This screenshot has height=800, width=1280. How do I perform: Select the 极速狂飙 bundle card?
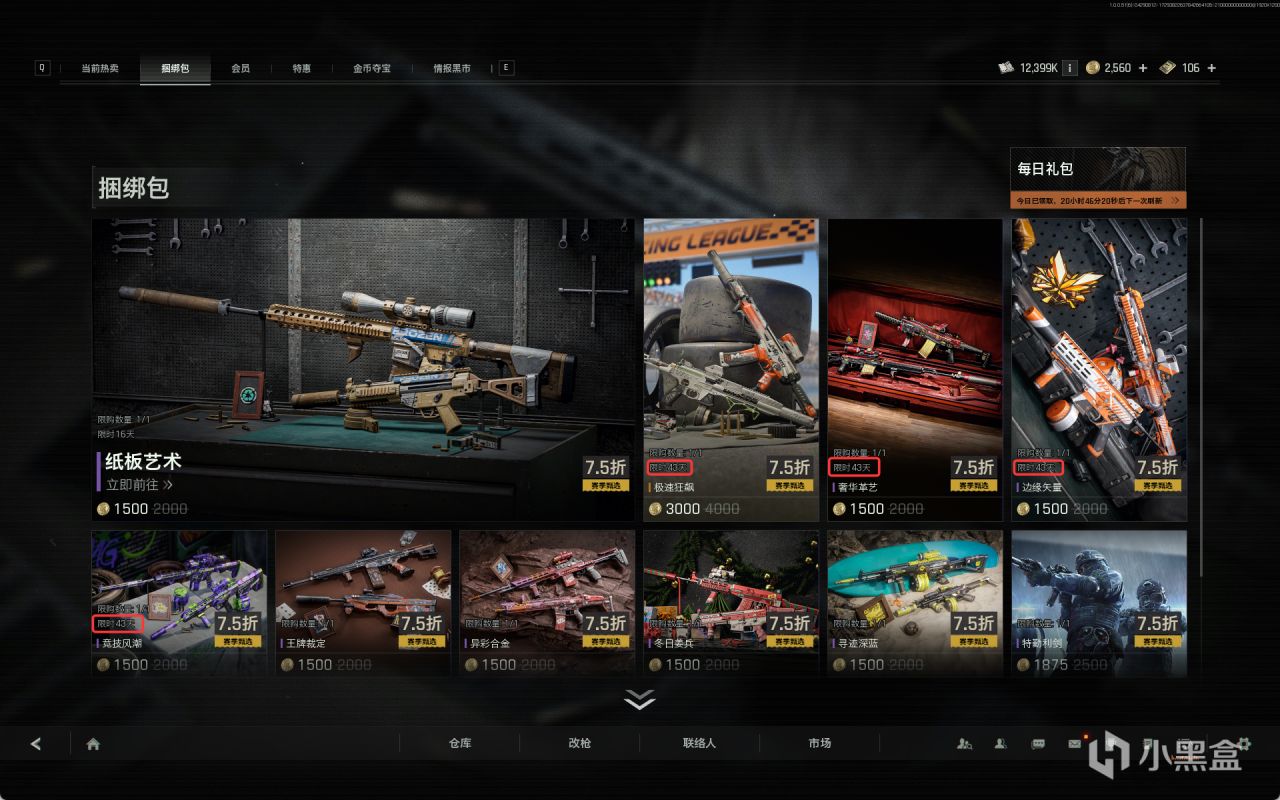[731, 368]
